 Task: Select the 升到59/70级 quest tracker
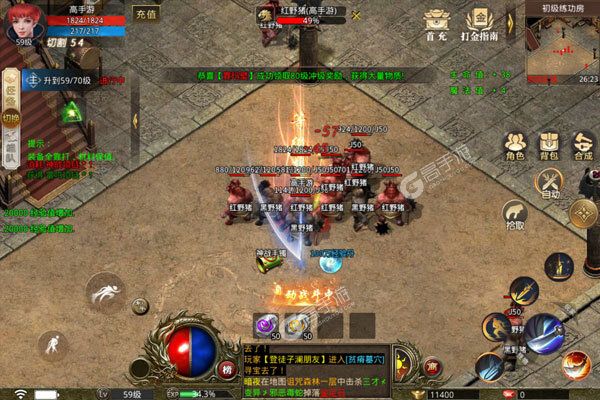pos(60,81)
